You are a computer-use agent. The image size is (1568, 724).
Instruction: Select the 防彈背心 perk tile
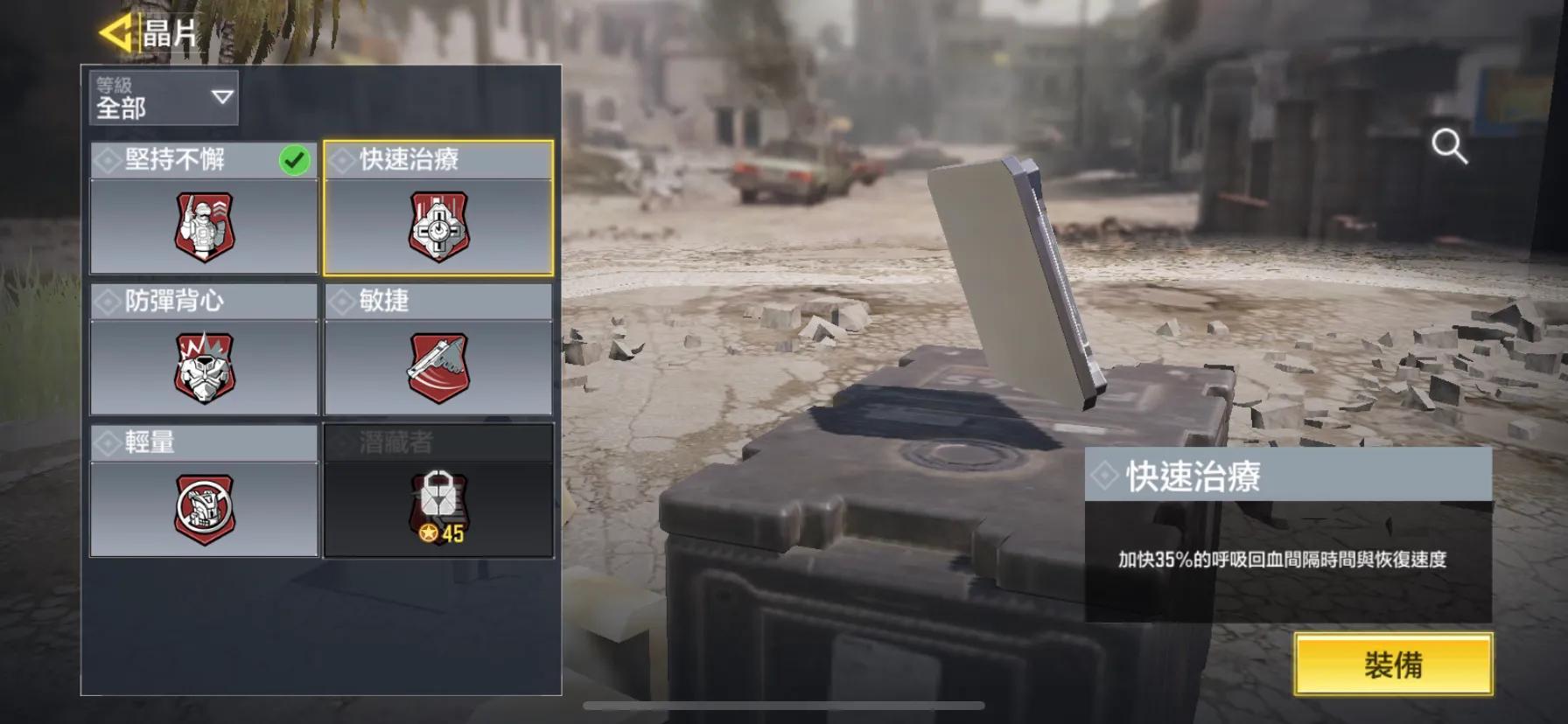204,351
